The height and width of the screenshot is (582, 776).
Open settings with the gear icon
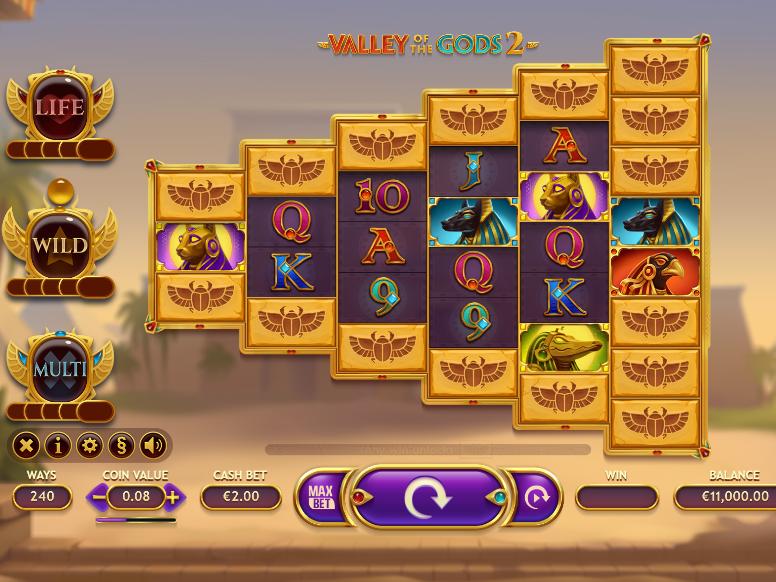click(x=90, y=446)
